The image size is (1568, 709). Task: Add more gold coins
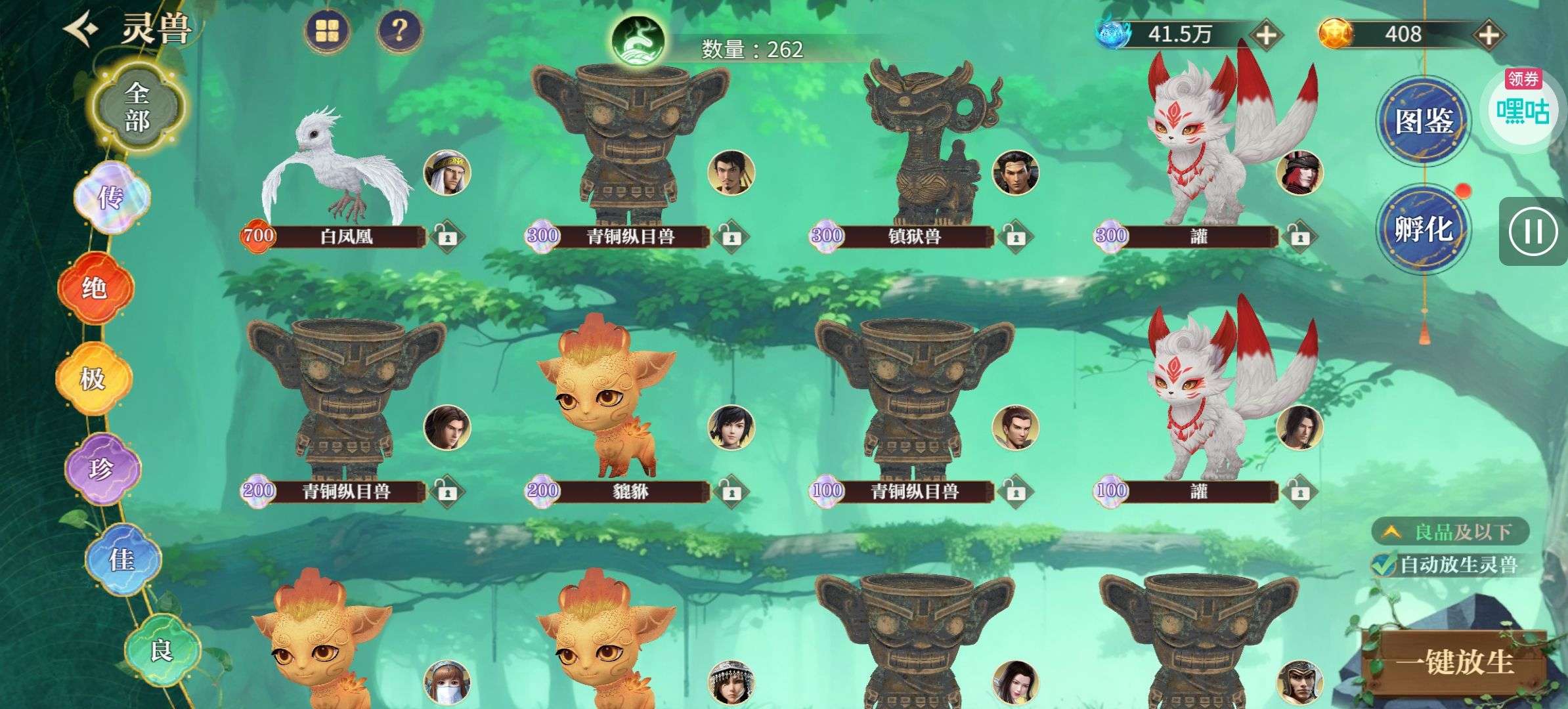point(1488,34)
